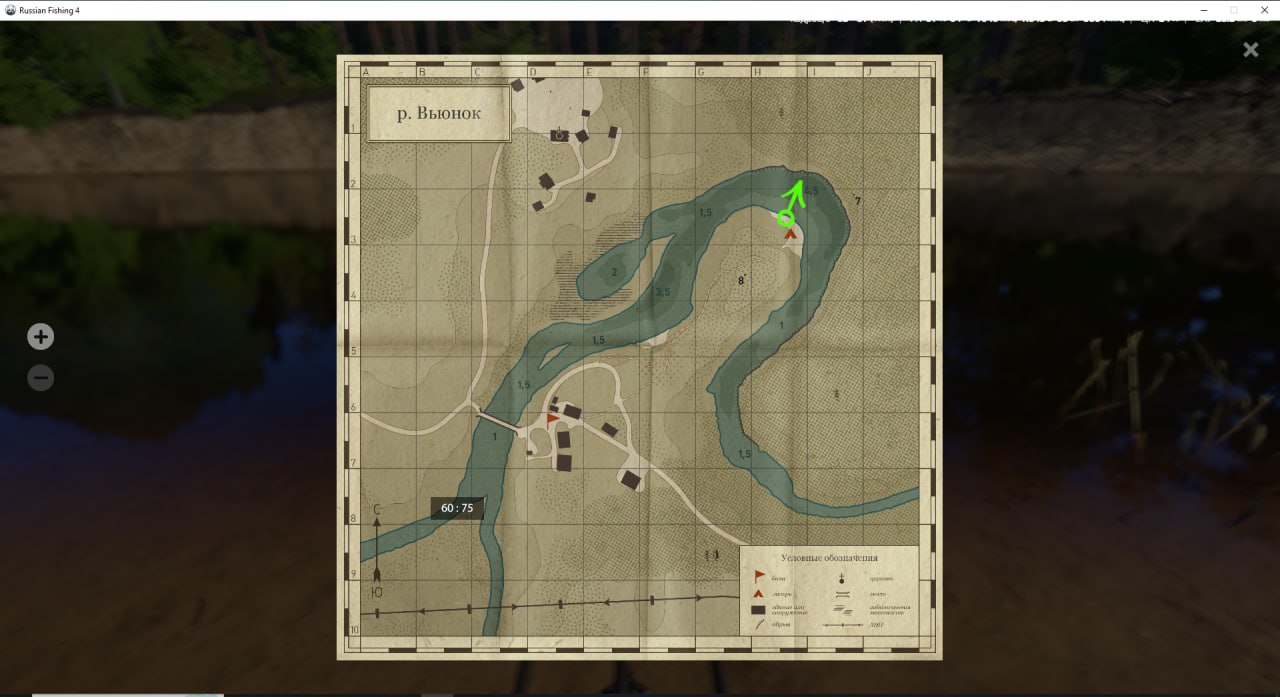The height and width of the screenshot is (697, 1280).
Task: Zoom in the map with the plus button
Action: coord(40,337)
